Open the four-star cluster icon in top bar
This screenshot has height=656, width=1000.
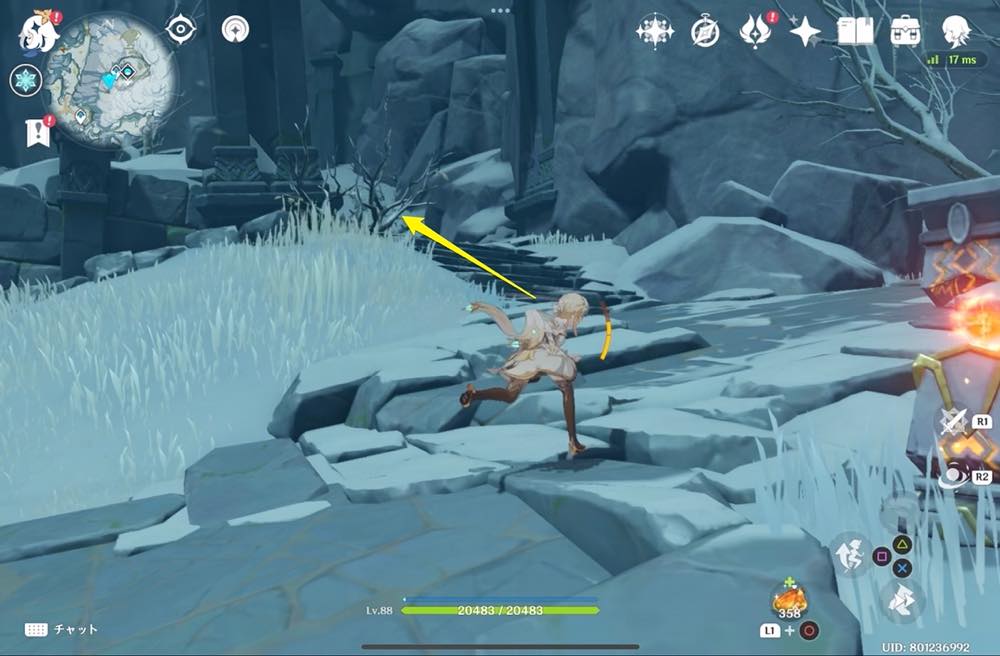(x=655, y=31)
